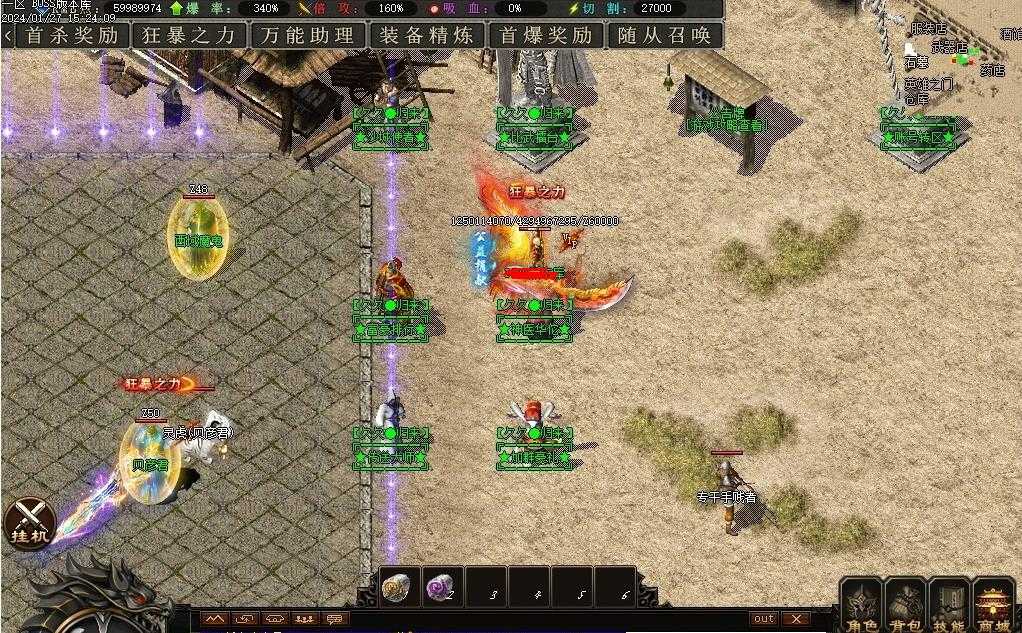Open the 商城 shop

[x=993, y=604]
